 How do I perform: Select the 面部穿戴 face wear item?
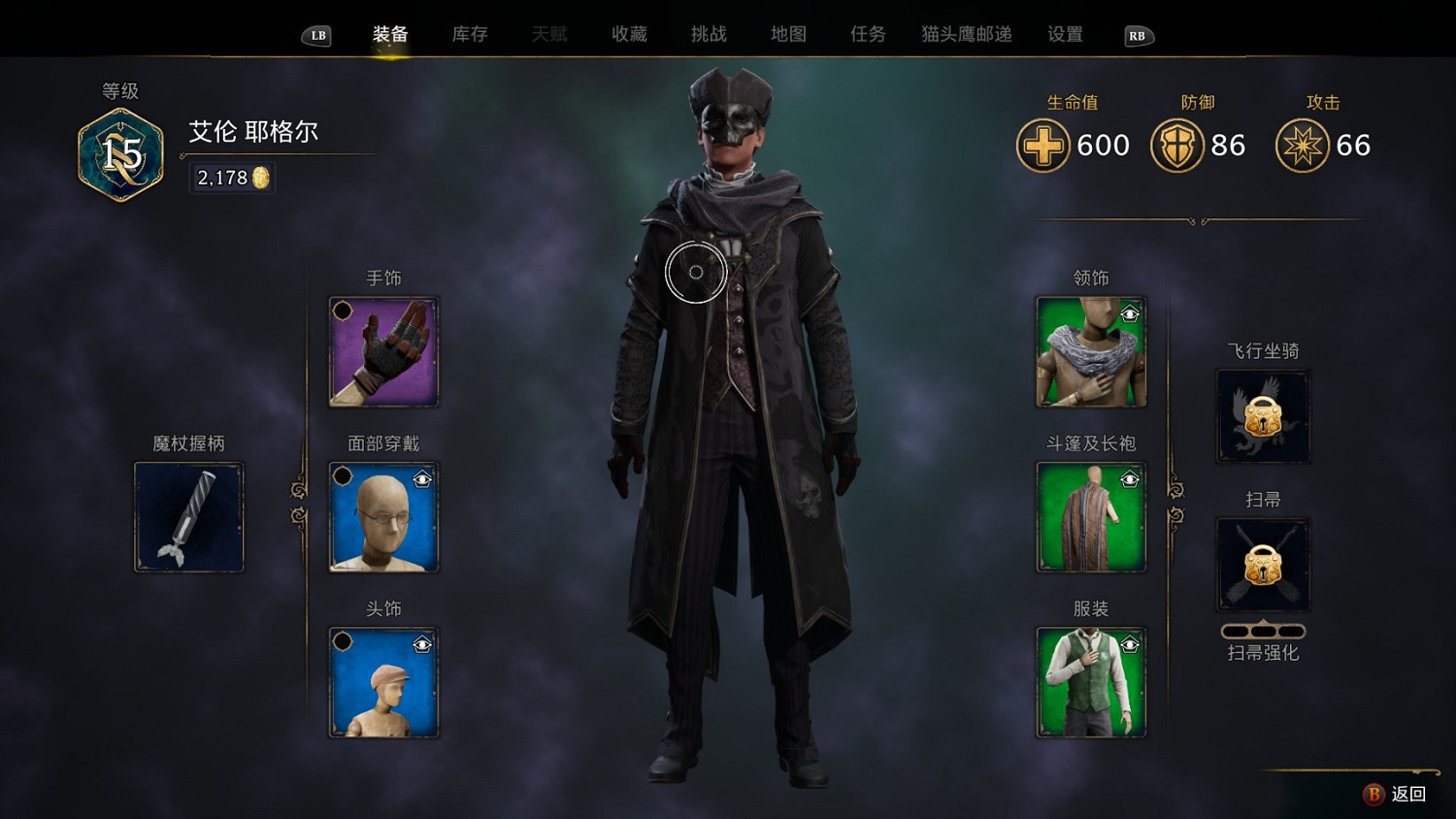coord(383,517)
